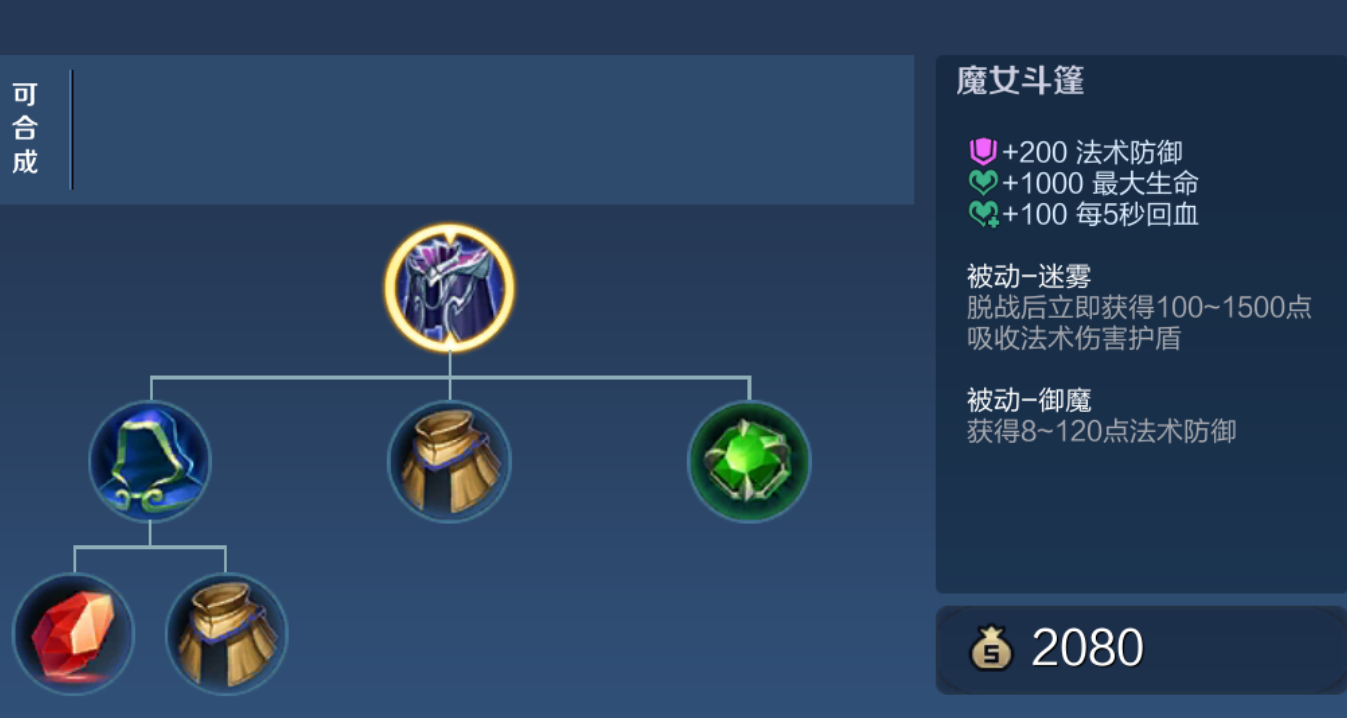Select the gold cloak beside the red ruby
Viewport: 1347px width, 718px height.
pos(226,634)
